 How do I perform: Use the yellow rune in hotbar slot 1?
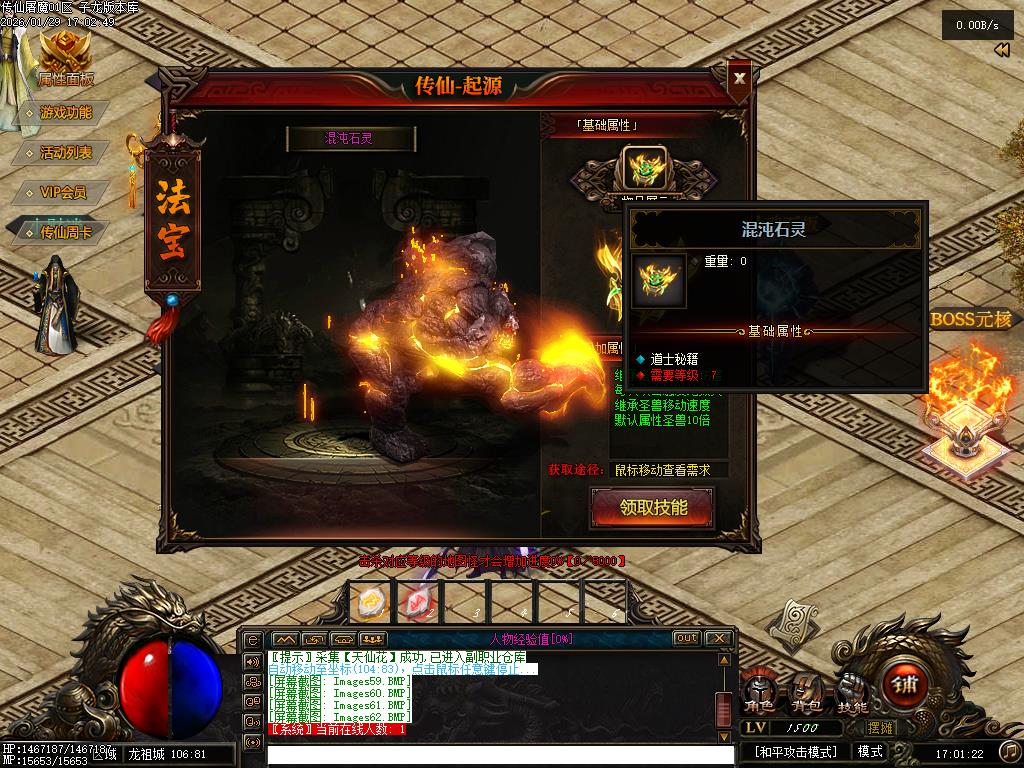(x=367, y=601)
